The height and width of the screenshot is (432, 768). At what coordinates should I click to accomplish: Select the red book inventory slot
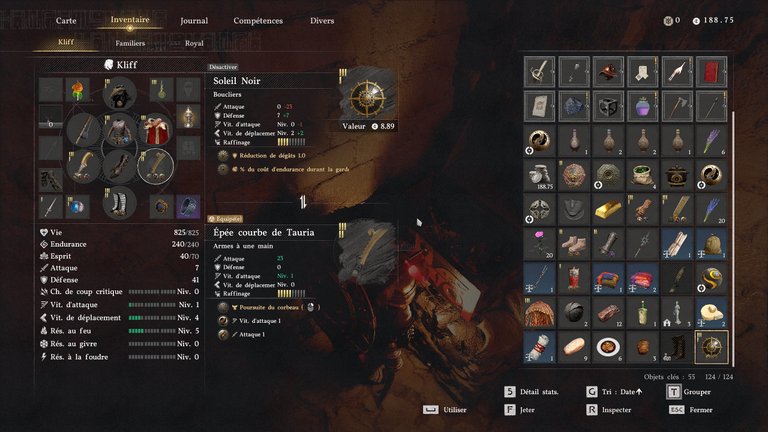coord(710,71)
